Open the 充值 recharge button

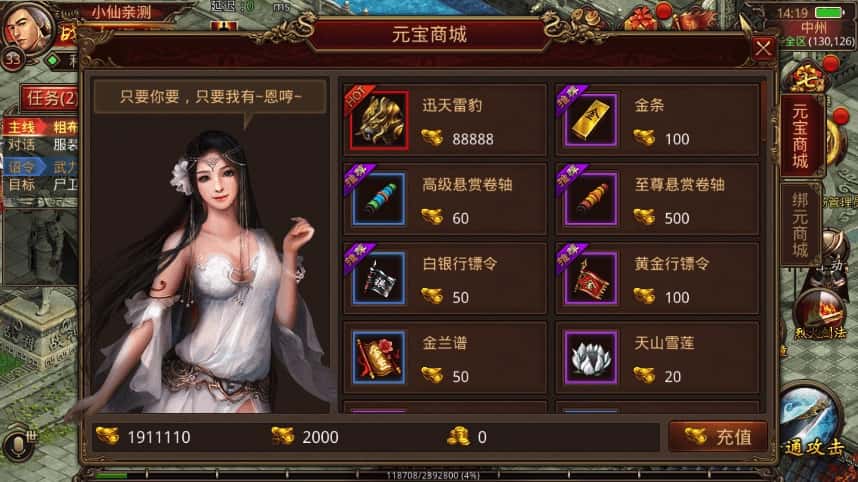(x=718, y=437)
